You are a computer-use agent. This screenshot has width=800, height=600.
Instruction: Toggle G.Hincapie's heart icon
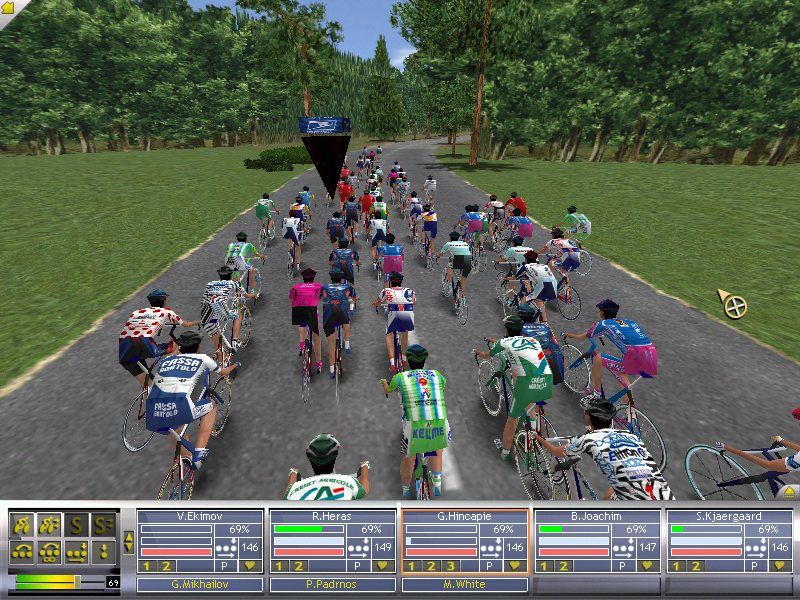click(515, 565)
